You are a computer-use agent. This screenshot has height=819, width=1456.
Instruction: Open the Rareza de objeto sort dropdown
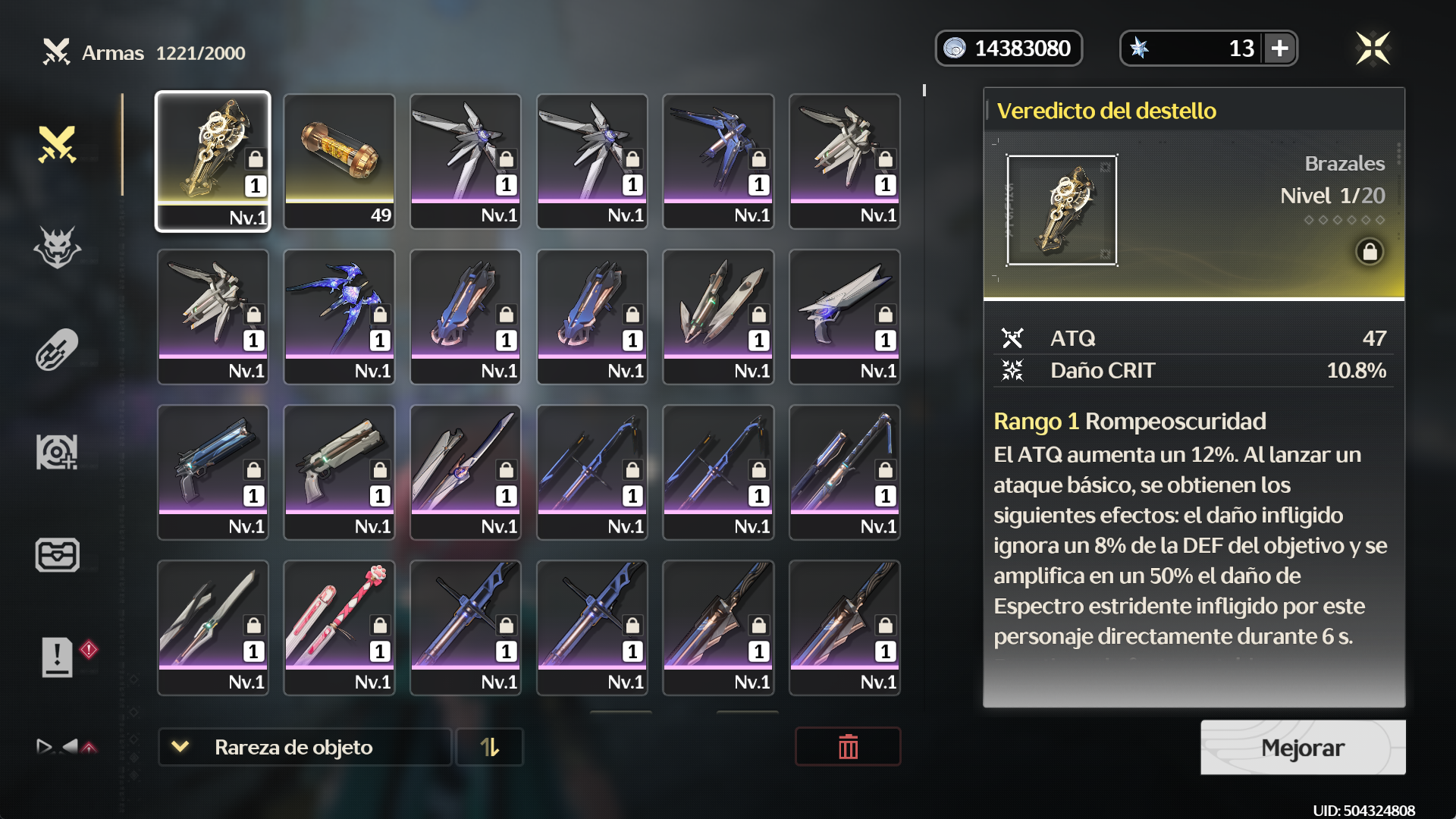(x=304, y=747)
